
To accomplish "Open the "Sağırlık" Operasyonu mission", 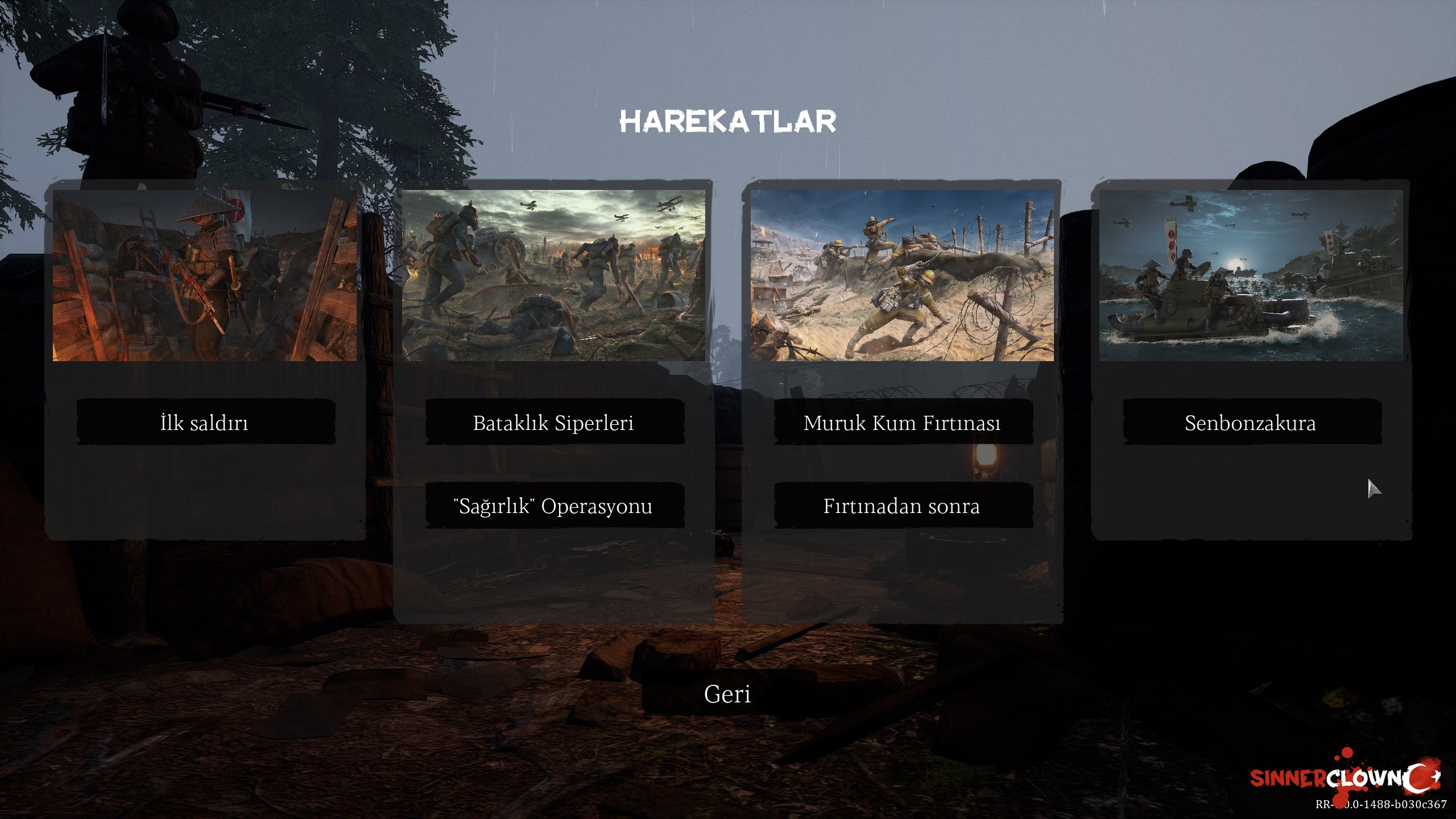I will [553, 506].
